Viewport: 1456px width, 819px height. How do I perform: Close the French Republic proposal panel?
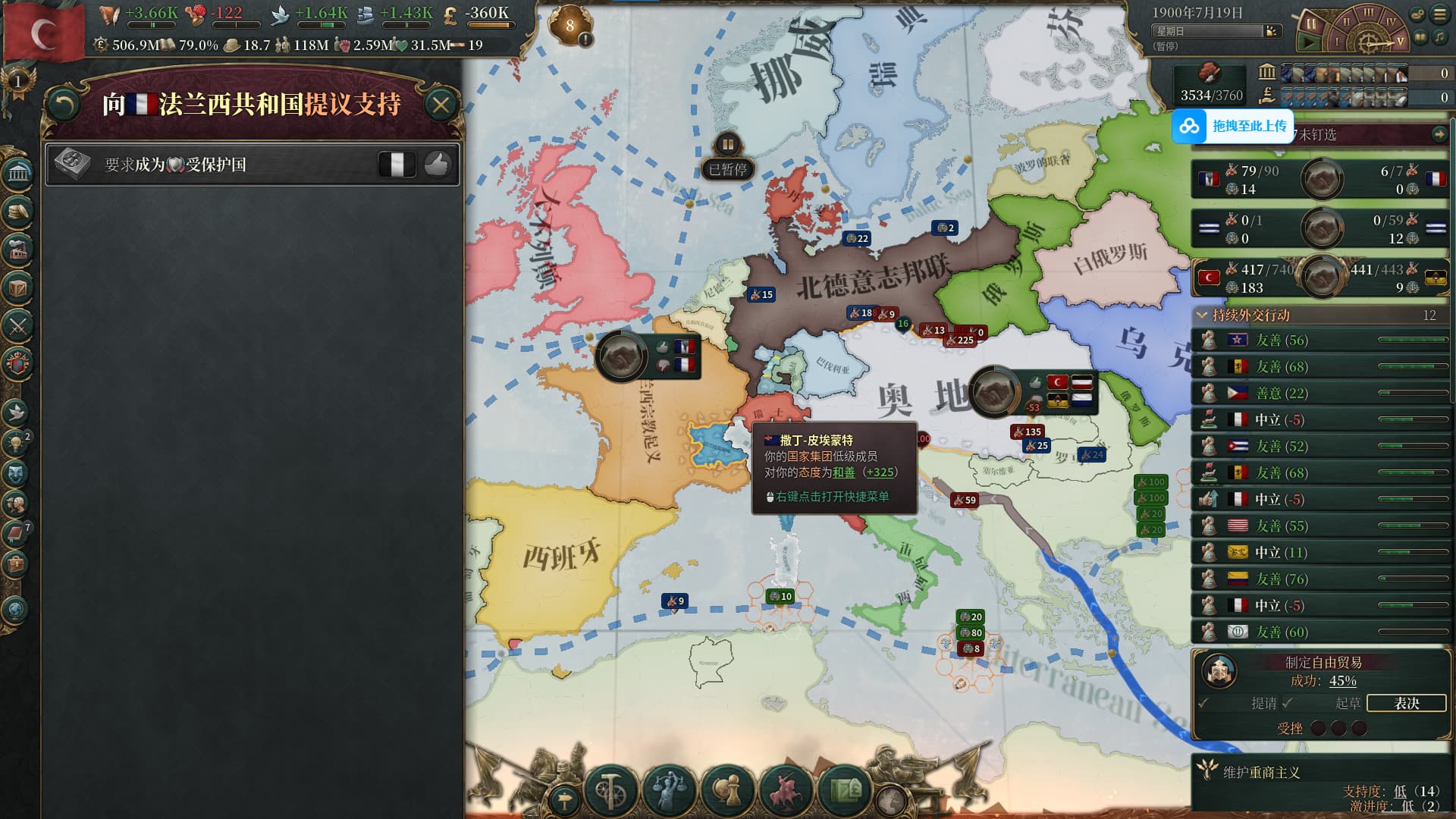click(x=441, y=105)
